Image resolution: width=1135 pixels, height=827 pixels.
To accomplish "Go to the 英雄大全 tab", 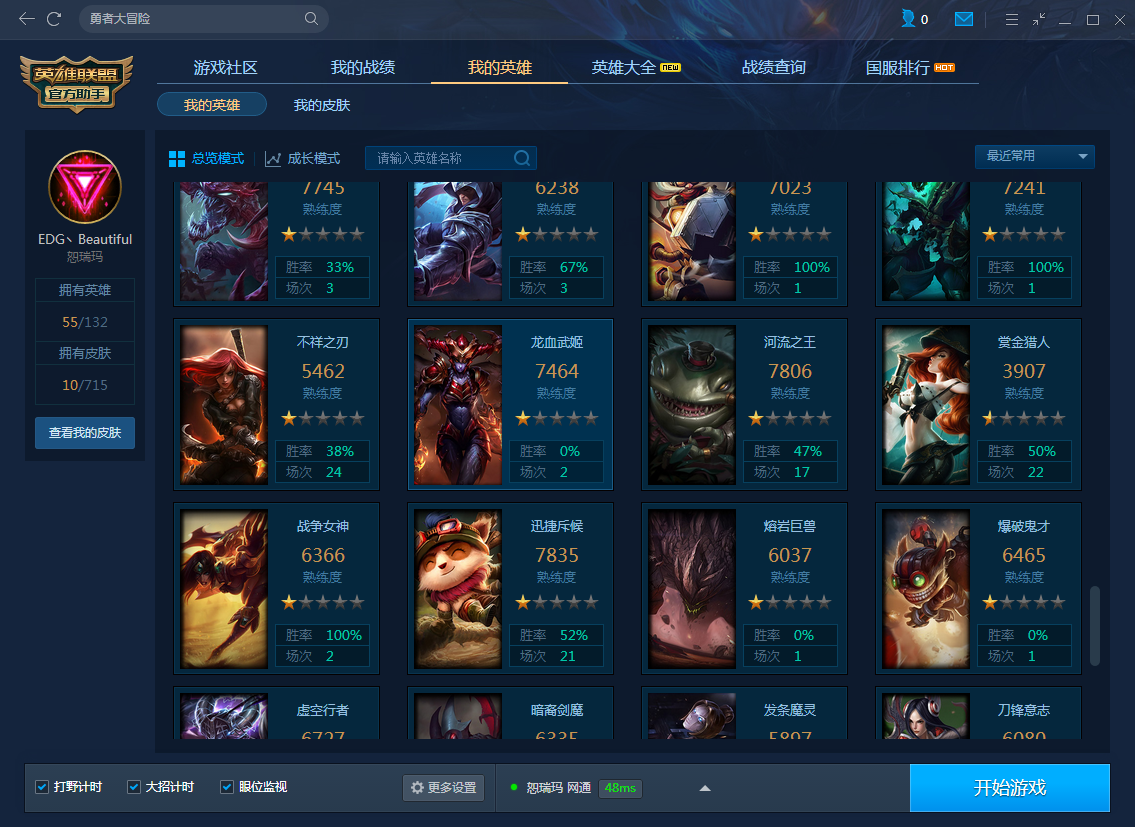I will pyautogui.click(x=625, y=68).
